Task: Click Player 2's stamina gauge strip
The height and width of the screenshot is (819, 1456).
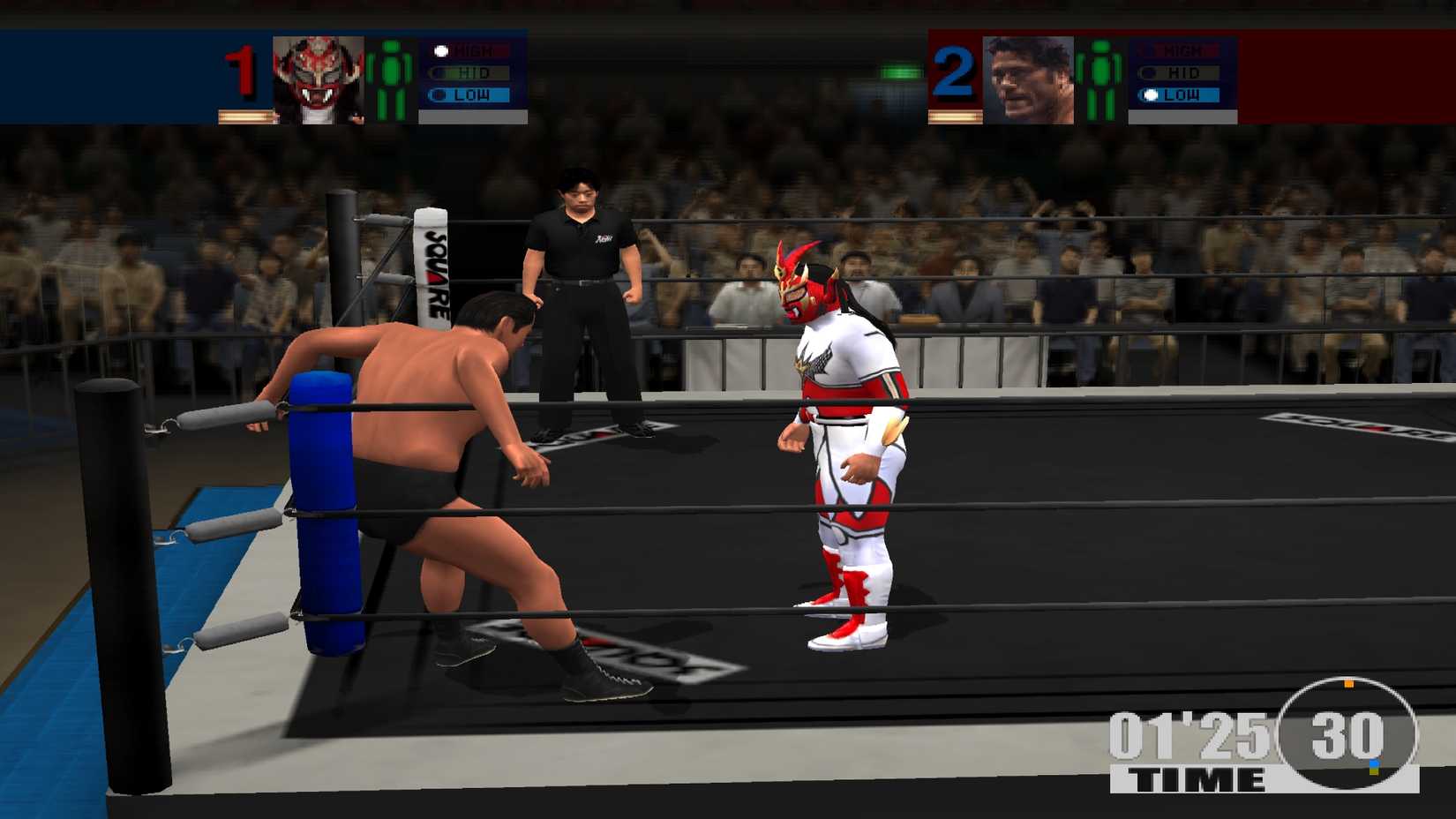Action: 954,115
